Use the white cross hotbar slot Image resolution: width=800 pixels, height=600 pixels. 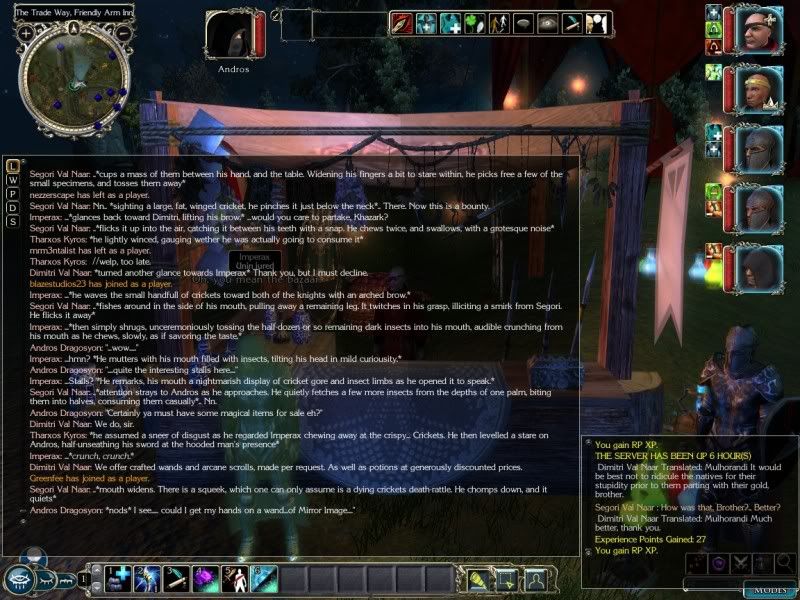[x=120, y=578]
